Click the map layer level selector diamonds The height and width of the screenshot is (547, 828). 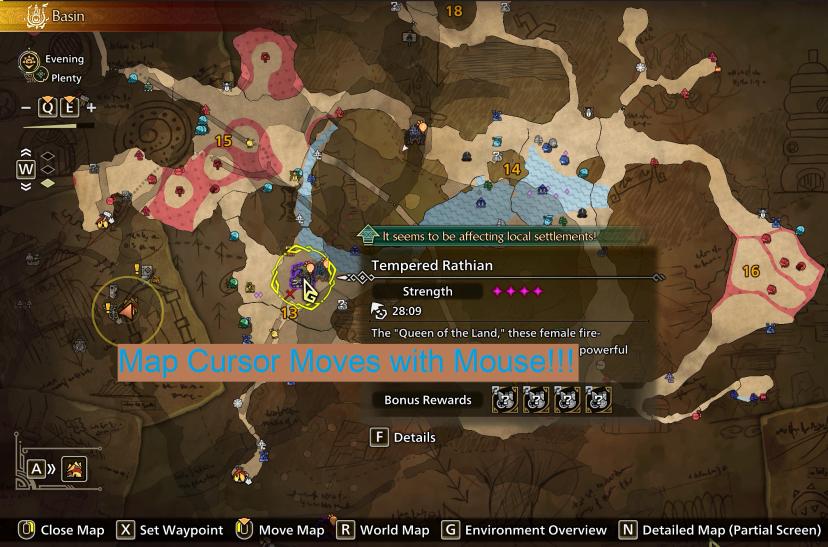tap(47, 169)
